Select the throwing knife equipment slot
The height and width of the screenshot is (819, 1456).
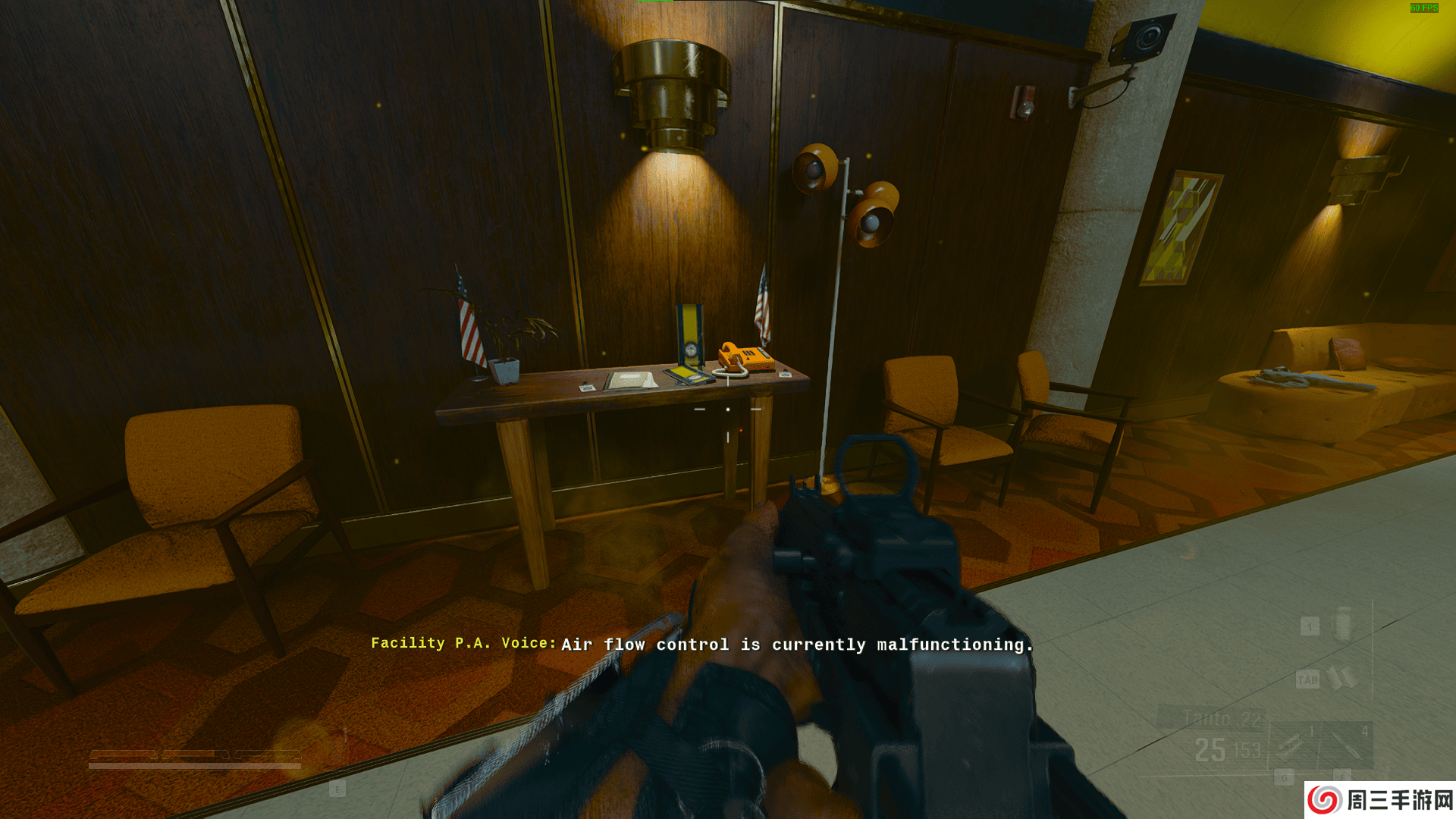pos(1347,745)
